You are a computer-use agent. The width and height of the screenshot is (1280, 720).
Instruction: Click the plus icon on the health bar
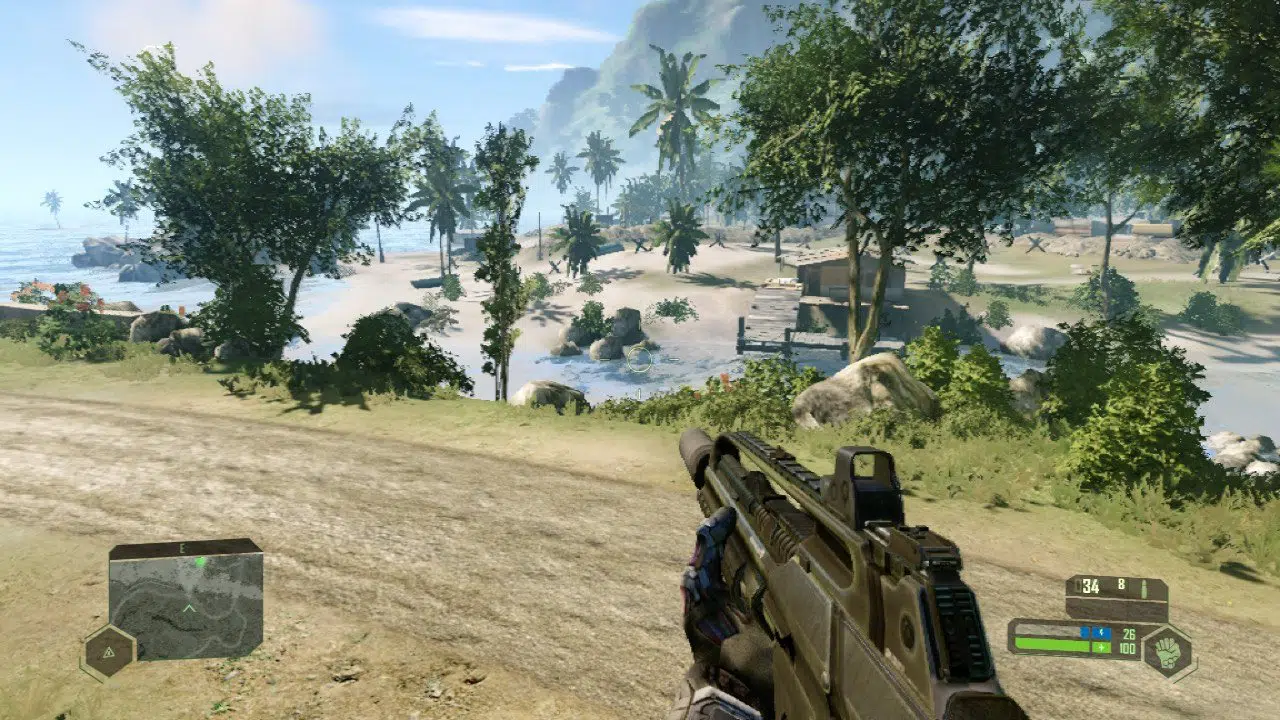click(1101, 648)
